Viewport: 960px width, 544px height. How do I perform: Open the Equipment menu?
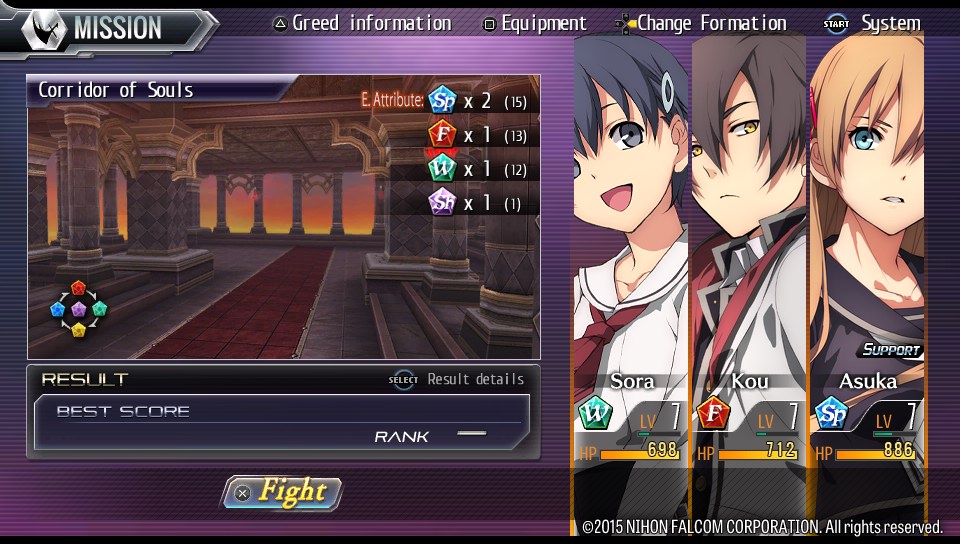[x=534, y=23]
